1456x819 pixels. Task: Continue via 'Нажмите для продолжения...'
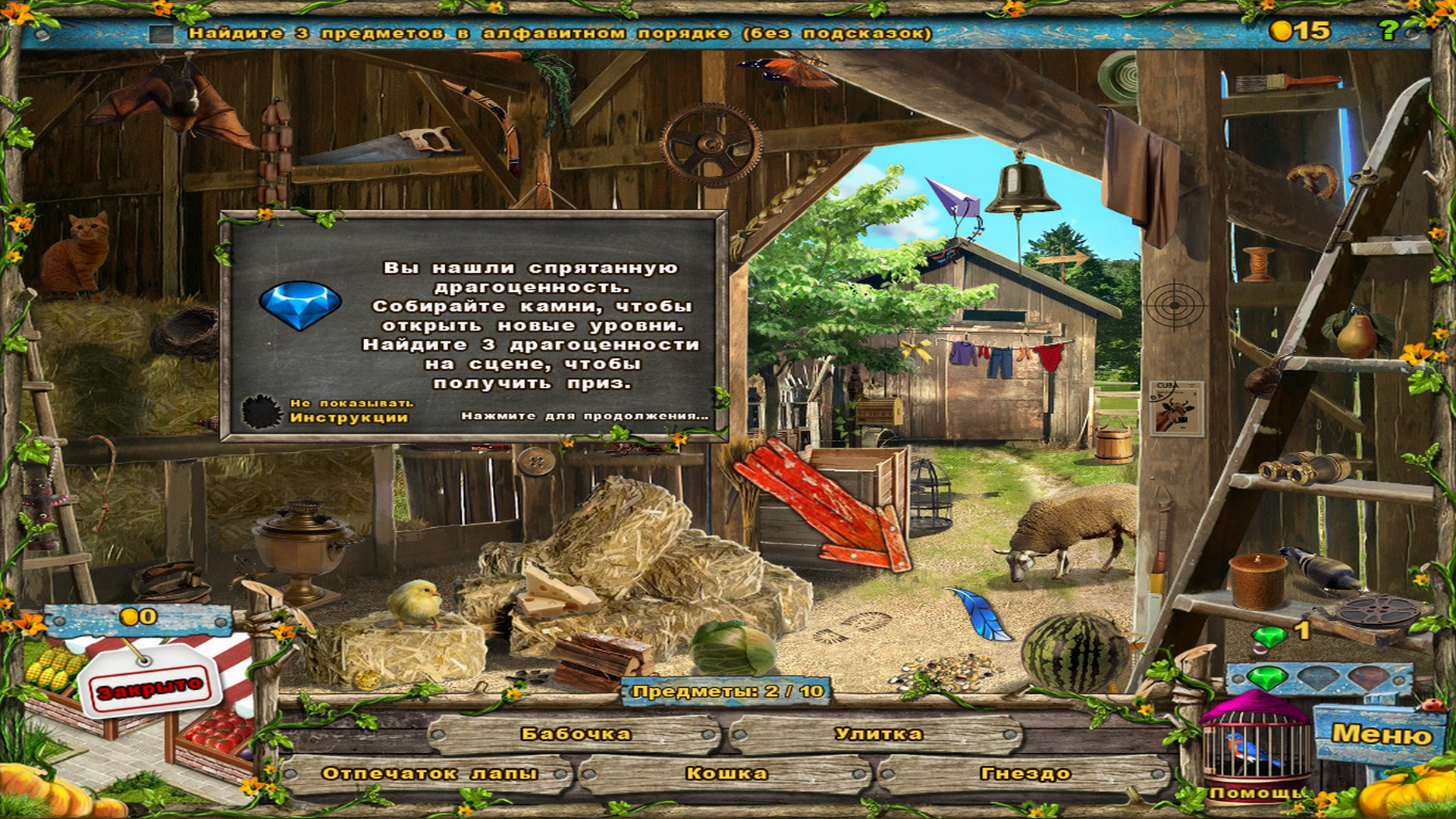click(584, 416)
